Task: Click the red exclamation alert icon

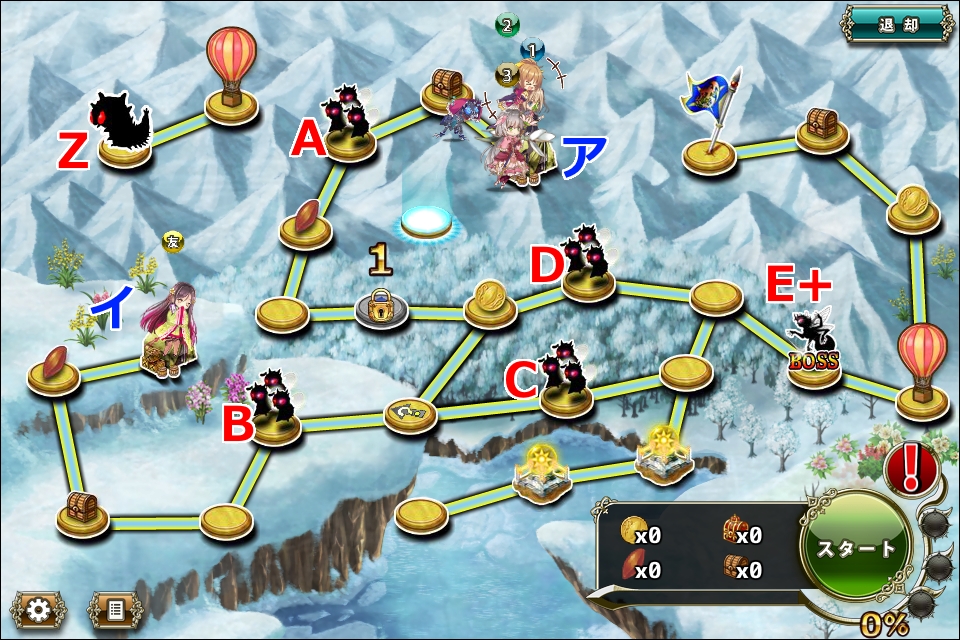Action: coord(911,467)
